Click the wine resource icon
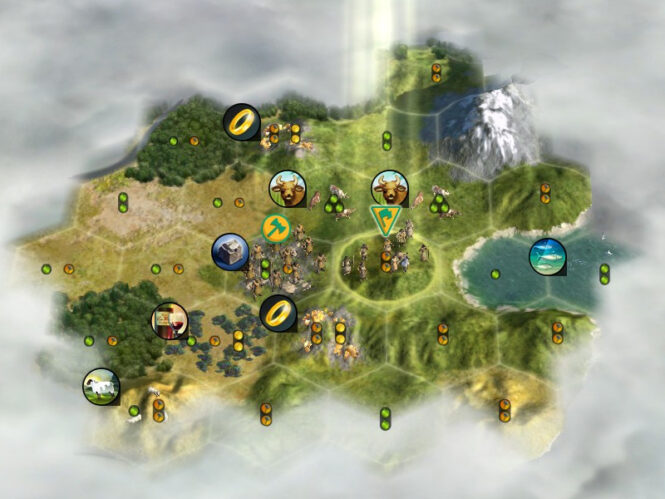This screenshot has height=499, width=665. [x=168, y=321]
